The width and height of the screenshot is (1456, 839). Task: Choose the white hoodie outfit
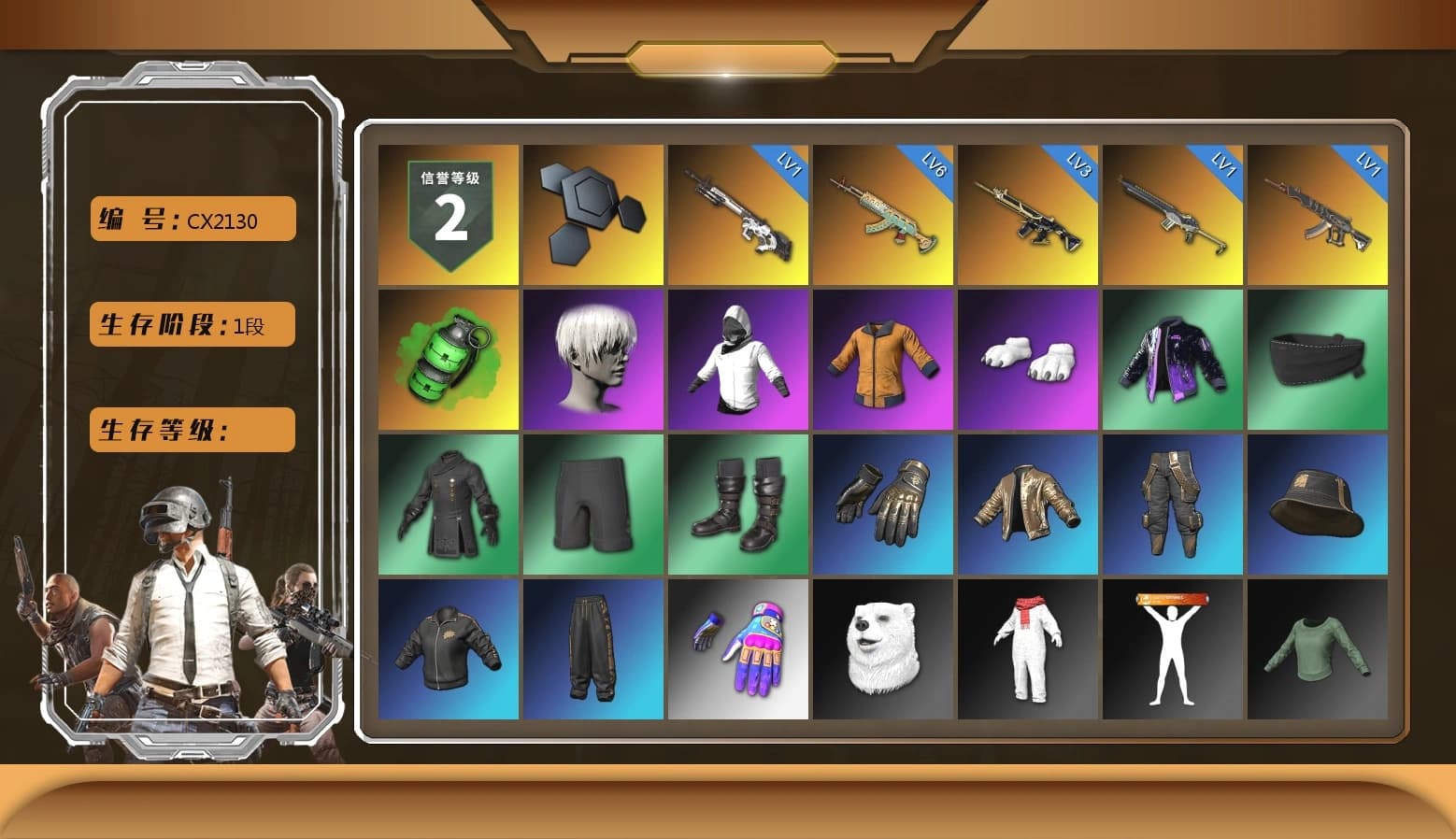tap(736, 360)
